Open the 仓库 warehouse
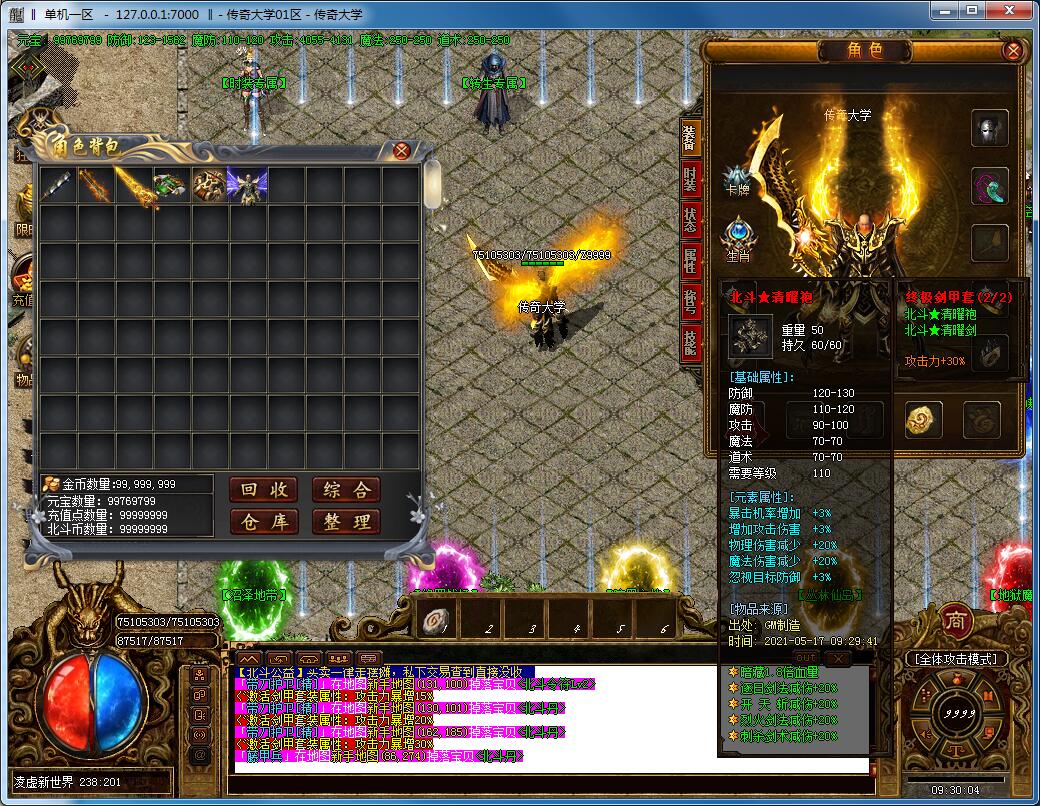This screenshot has width=1040, height=806. click(x=265, y=521)
